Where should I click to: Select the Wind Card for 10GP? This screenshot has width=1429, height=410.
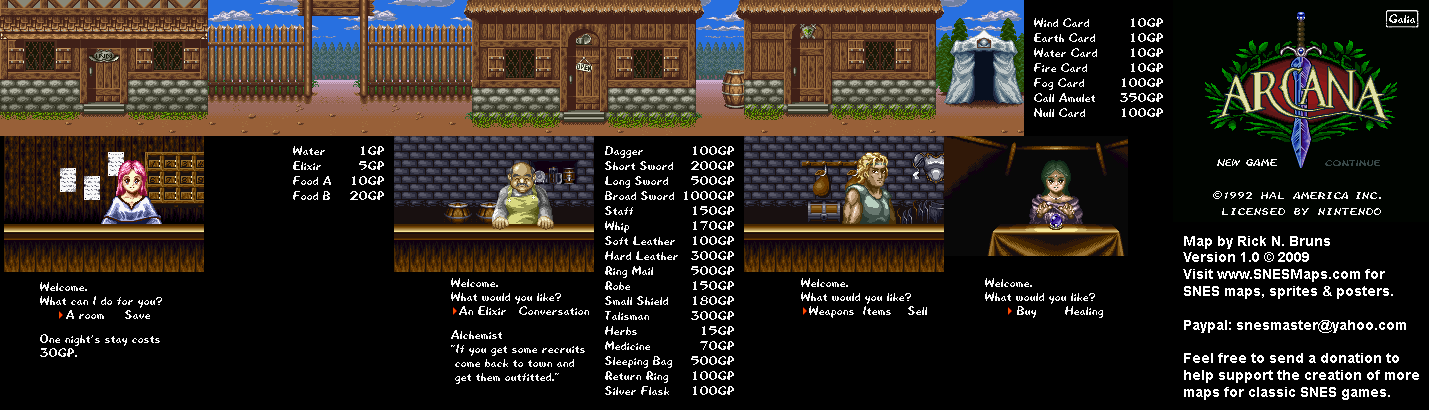coord(1061,23)
